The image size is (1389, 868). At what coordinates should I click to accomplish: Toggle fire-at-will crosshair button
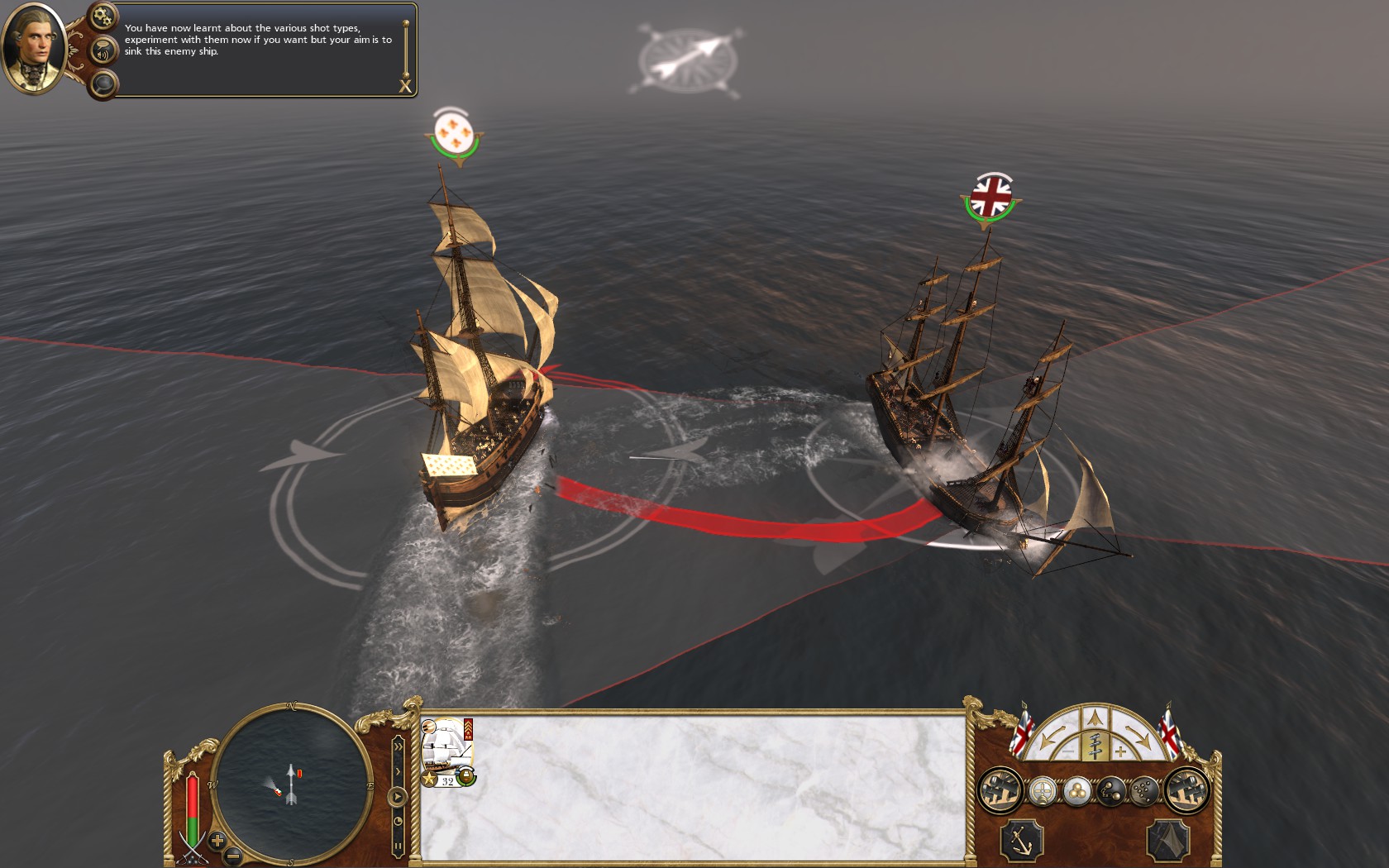coord(1043,791)
